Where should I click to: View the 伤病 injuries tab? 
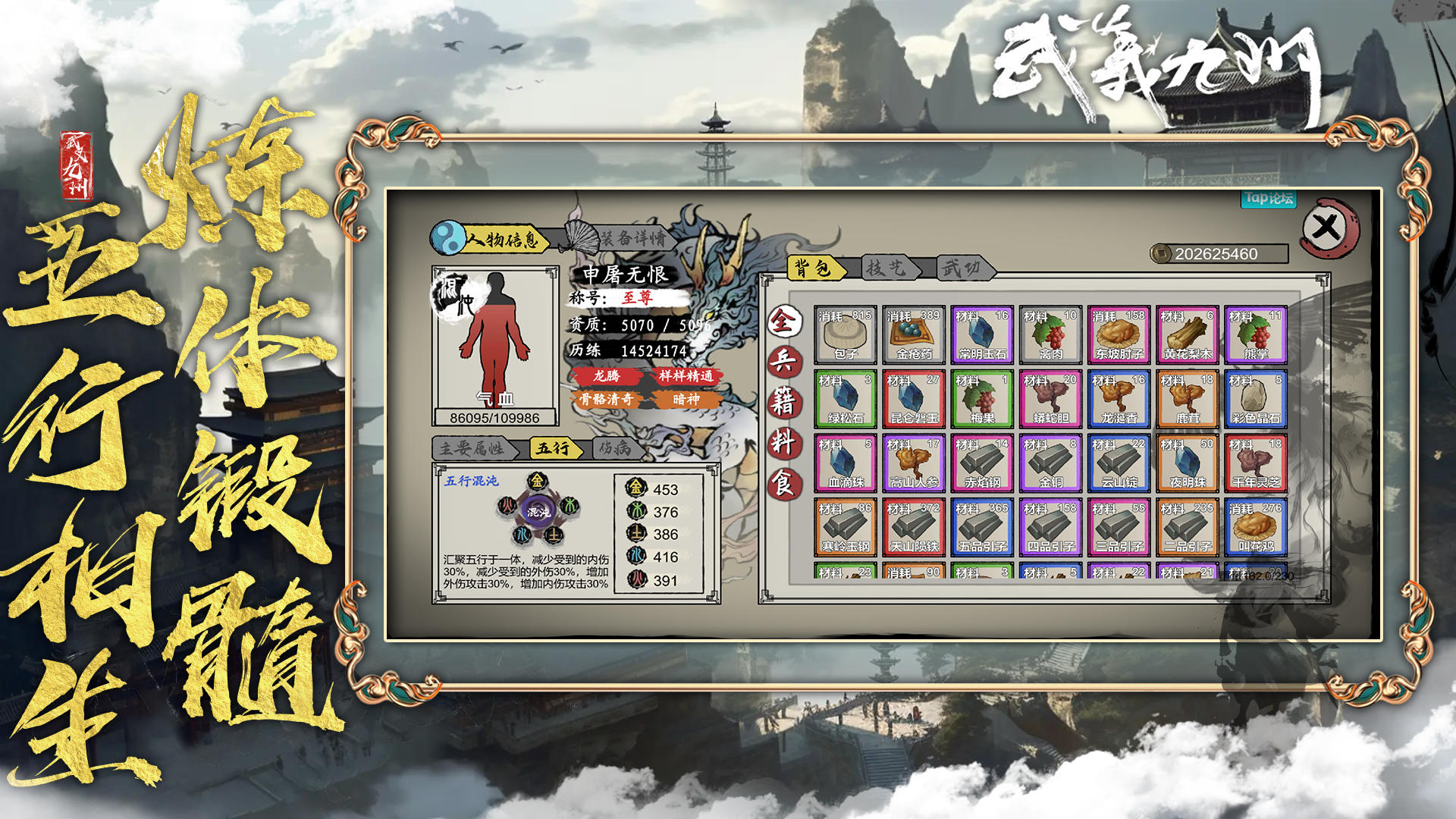coord(616,448)
